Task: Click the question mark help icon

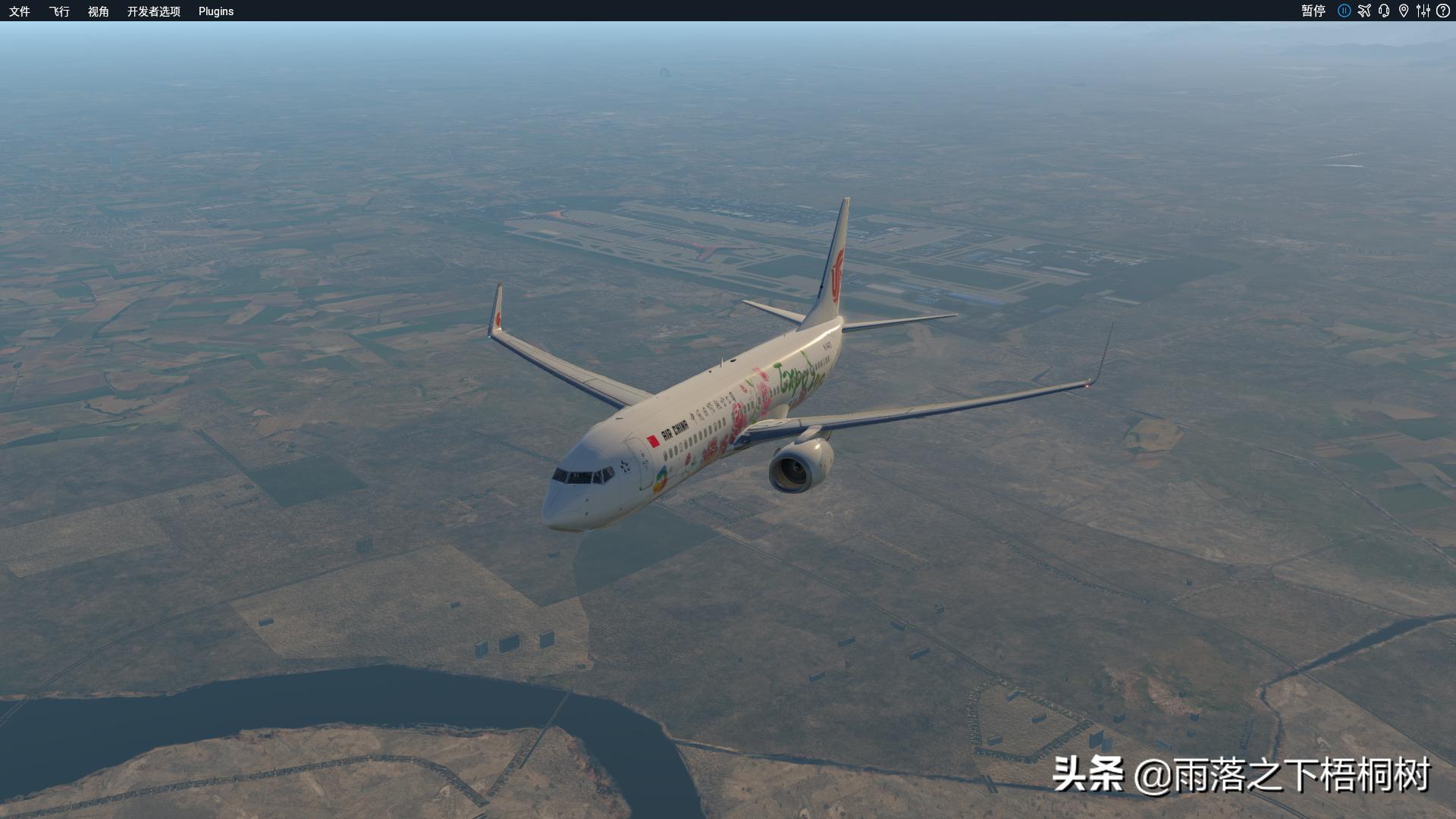Action: point(1442,11)
